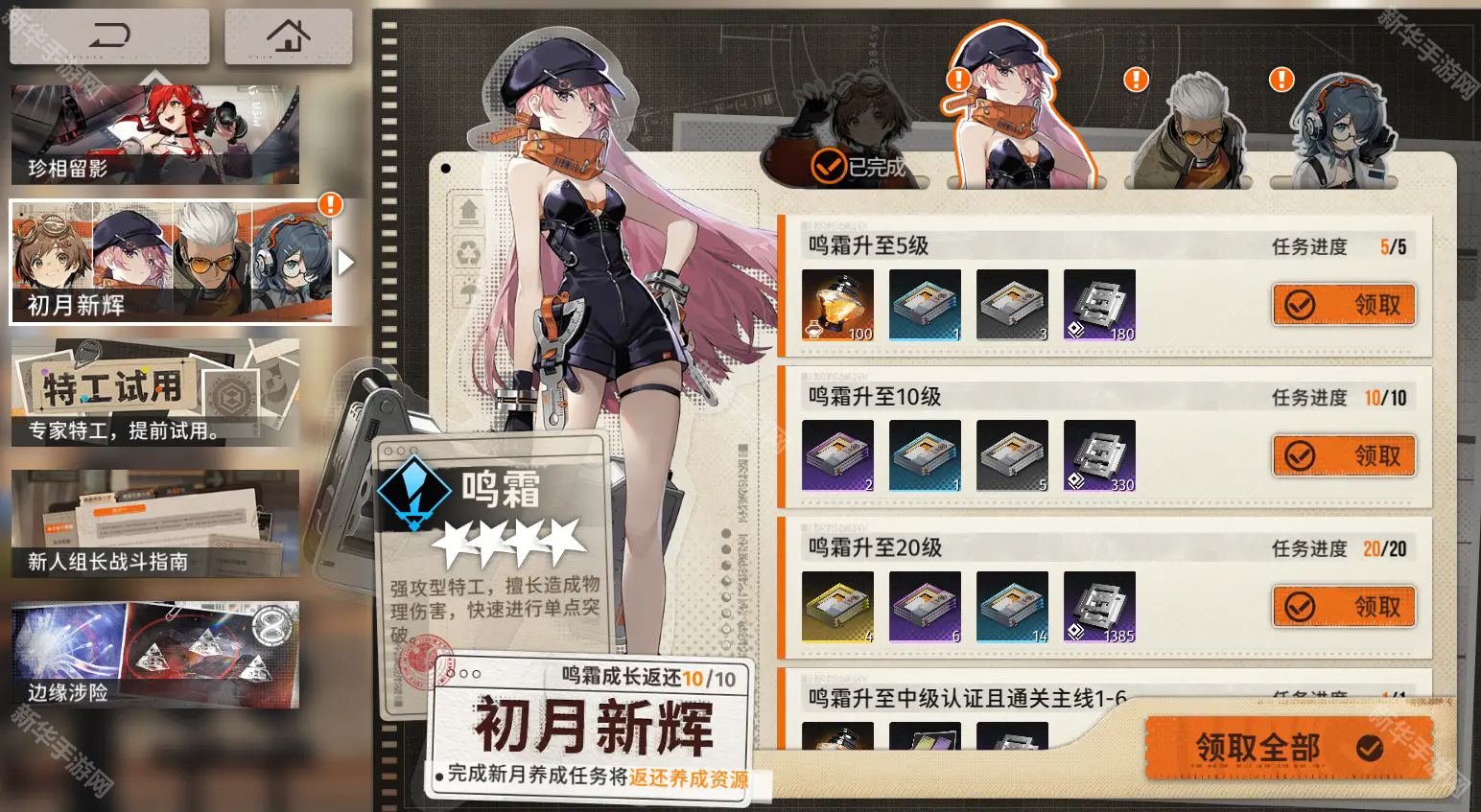Click the blue diamond emblem on the 鸣霜 card
Image resolution: width=1481 pixels, height=812 pixels.
[x=414, y=491]
